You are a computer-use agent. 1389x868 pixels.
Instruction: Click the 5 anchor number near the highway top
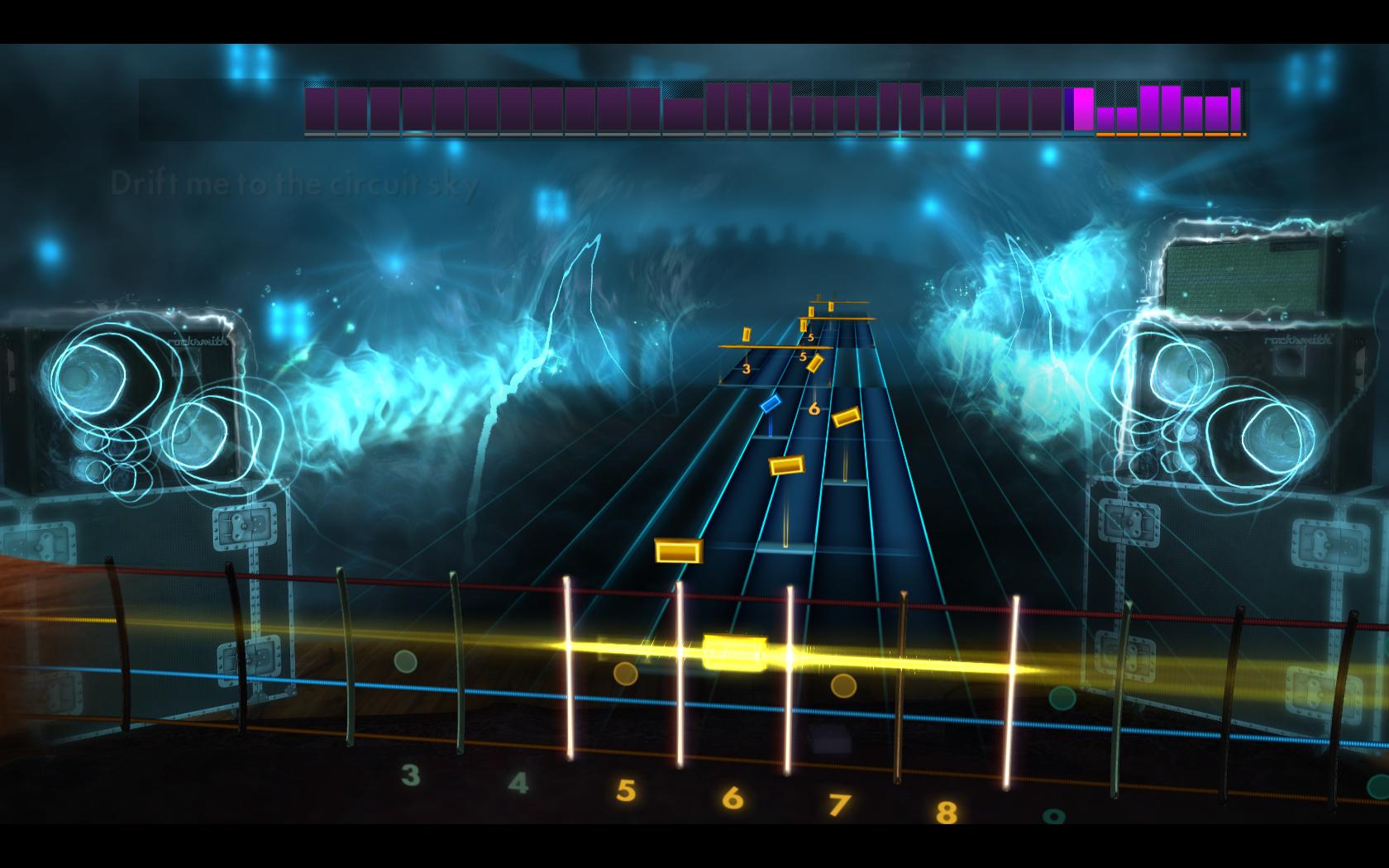coord(811,336)
